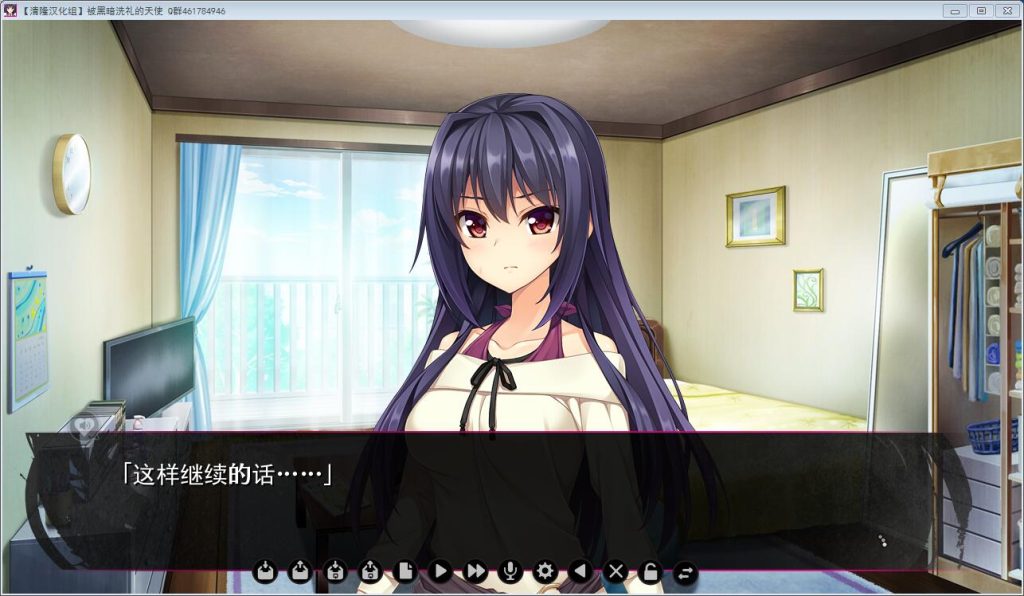Open settings with the gear icon
1024x596 pixels.
point(545,572)
